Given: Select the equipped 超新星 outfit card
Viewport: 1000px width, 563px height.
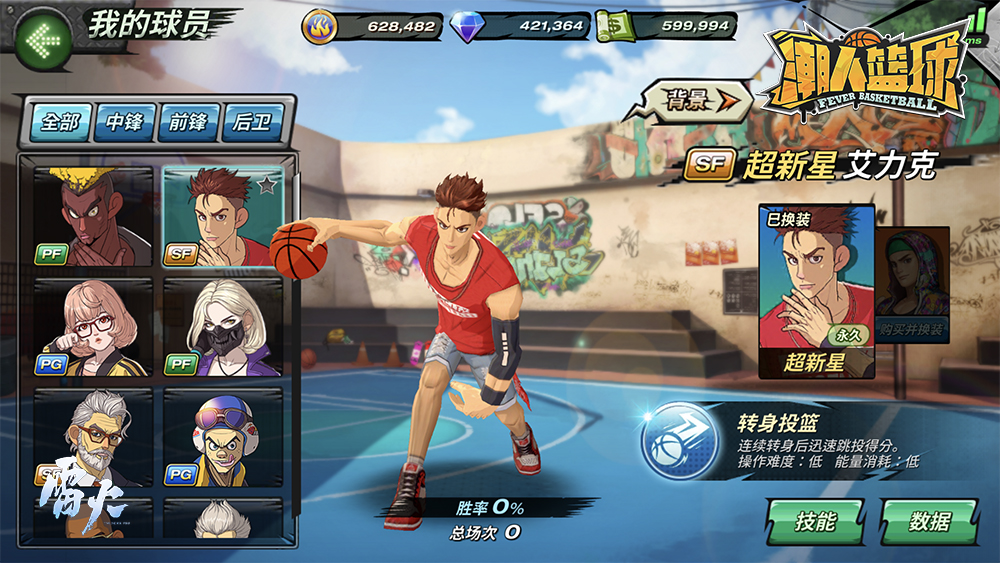Looking at the screenshot, I should (x=816, y=290).
